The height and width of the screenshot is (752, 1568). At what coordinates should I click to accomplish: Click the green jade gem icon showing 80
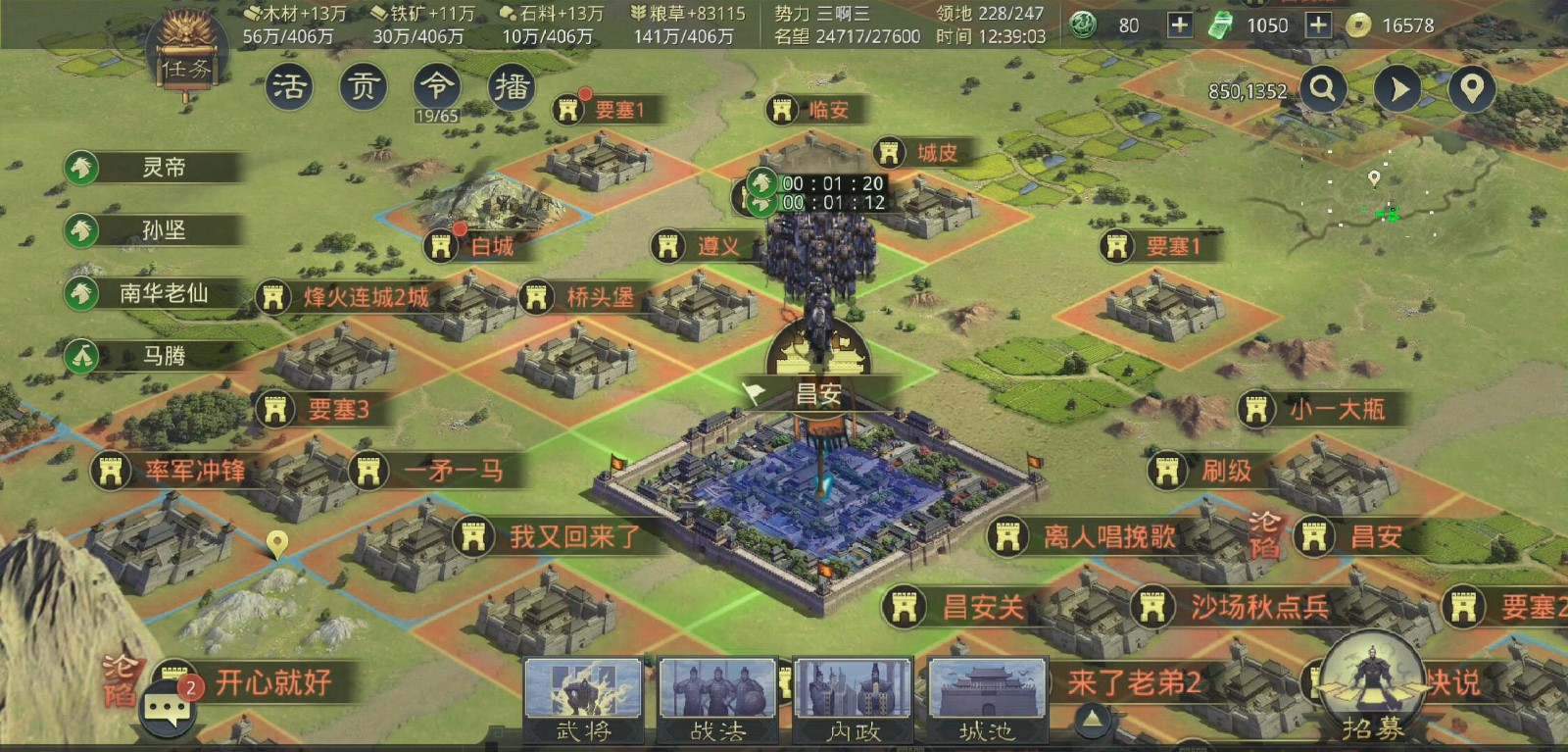point(1082,25)
